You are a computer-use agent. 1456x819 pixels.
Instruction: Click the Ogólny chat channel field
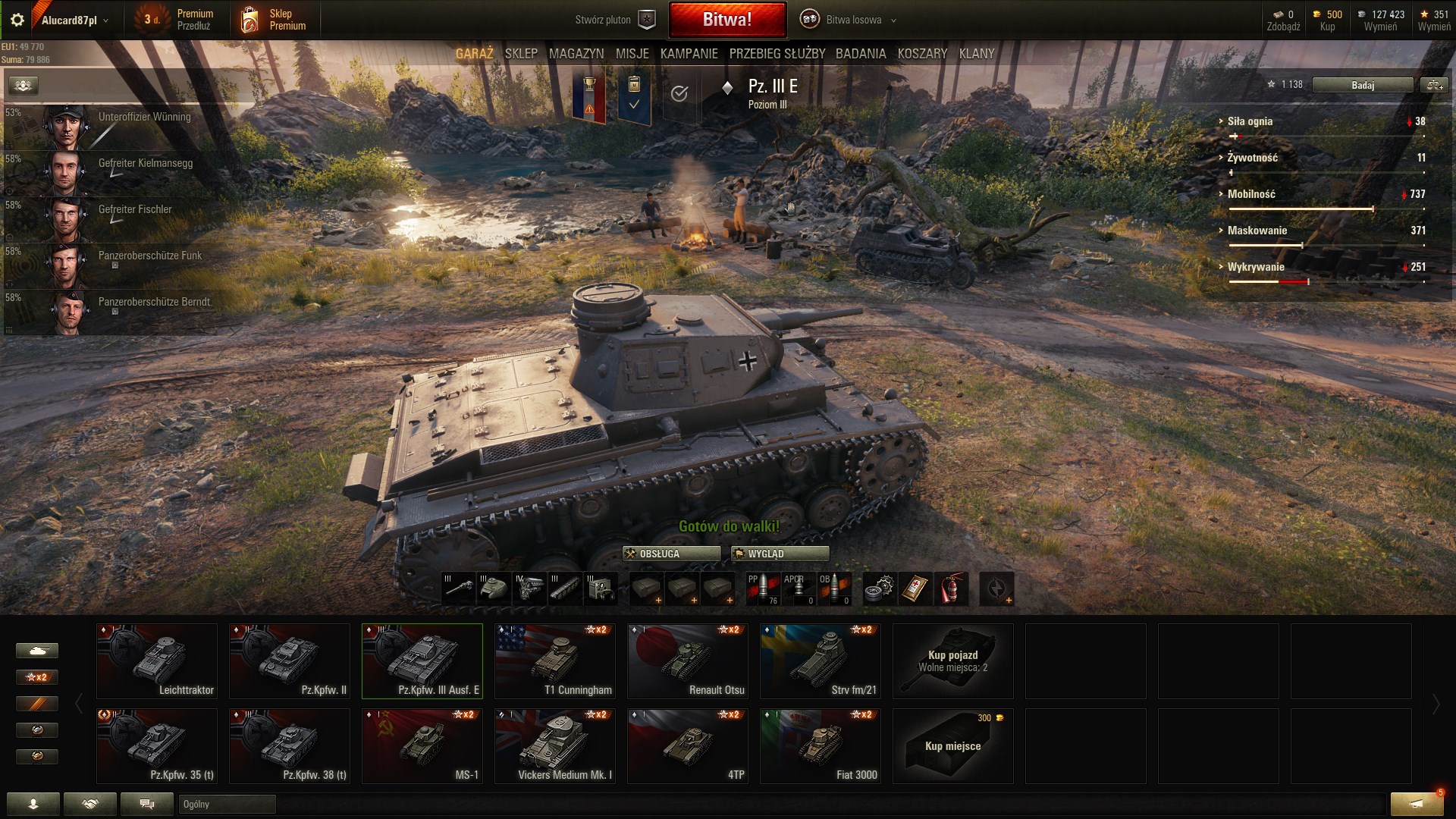tap(227, 804)
